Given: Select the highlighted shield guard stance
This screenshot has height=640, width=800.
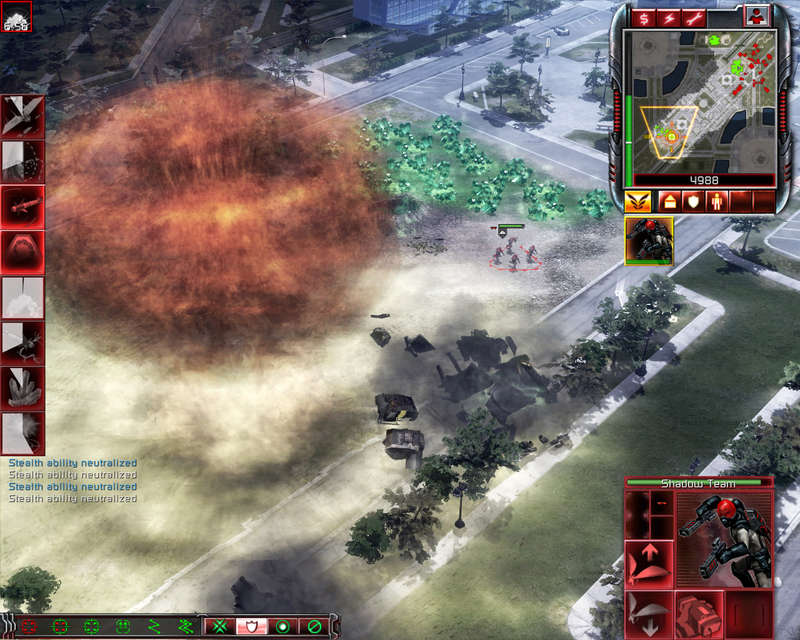Looking at the screenshot, I should coord(250,627).
